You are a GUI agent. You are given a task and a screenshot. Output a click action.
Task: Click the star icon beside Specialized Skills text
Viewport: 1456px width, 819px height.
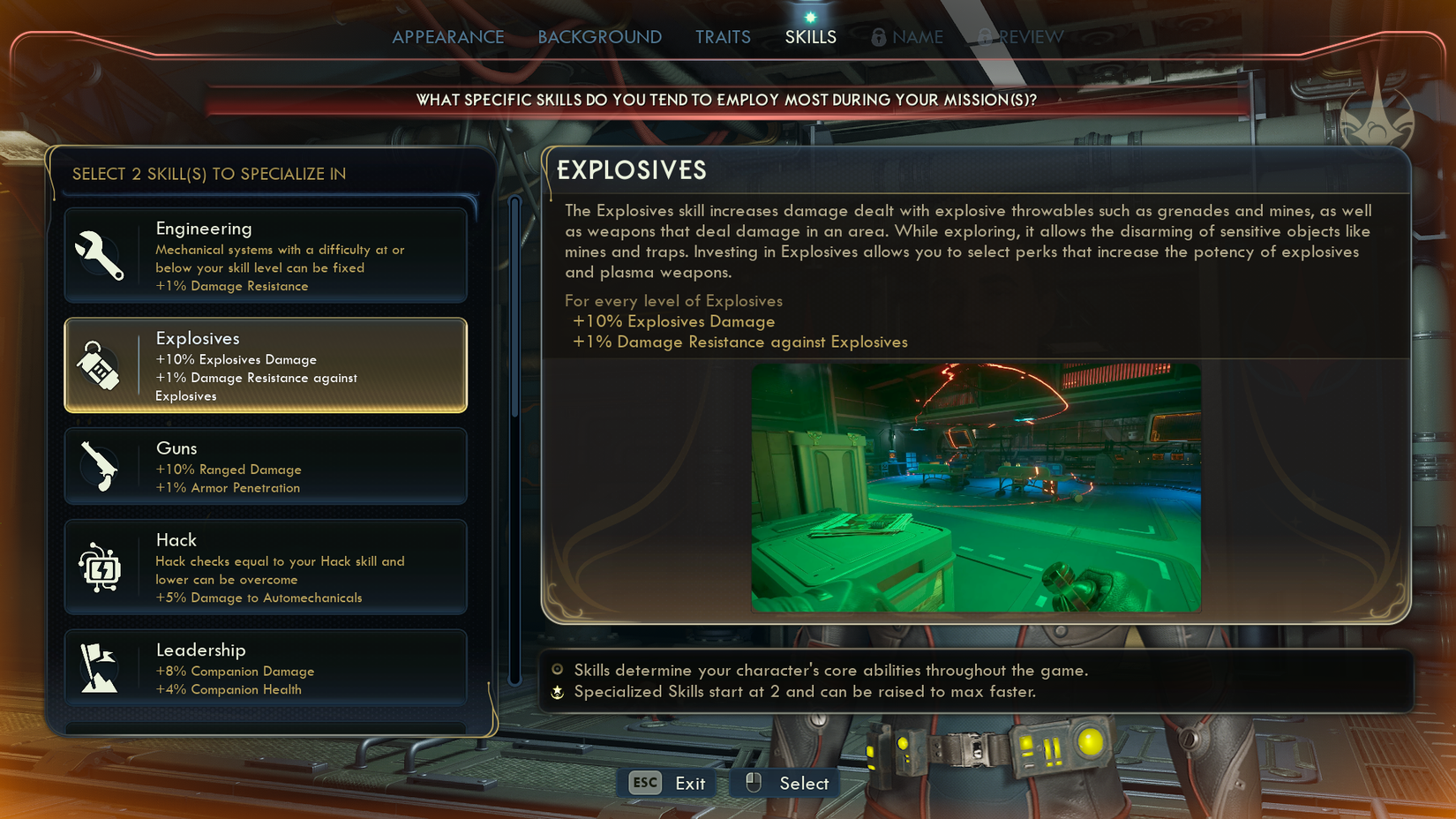[x=556, y=693]
